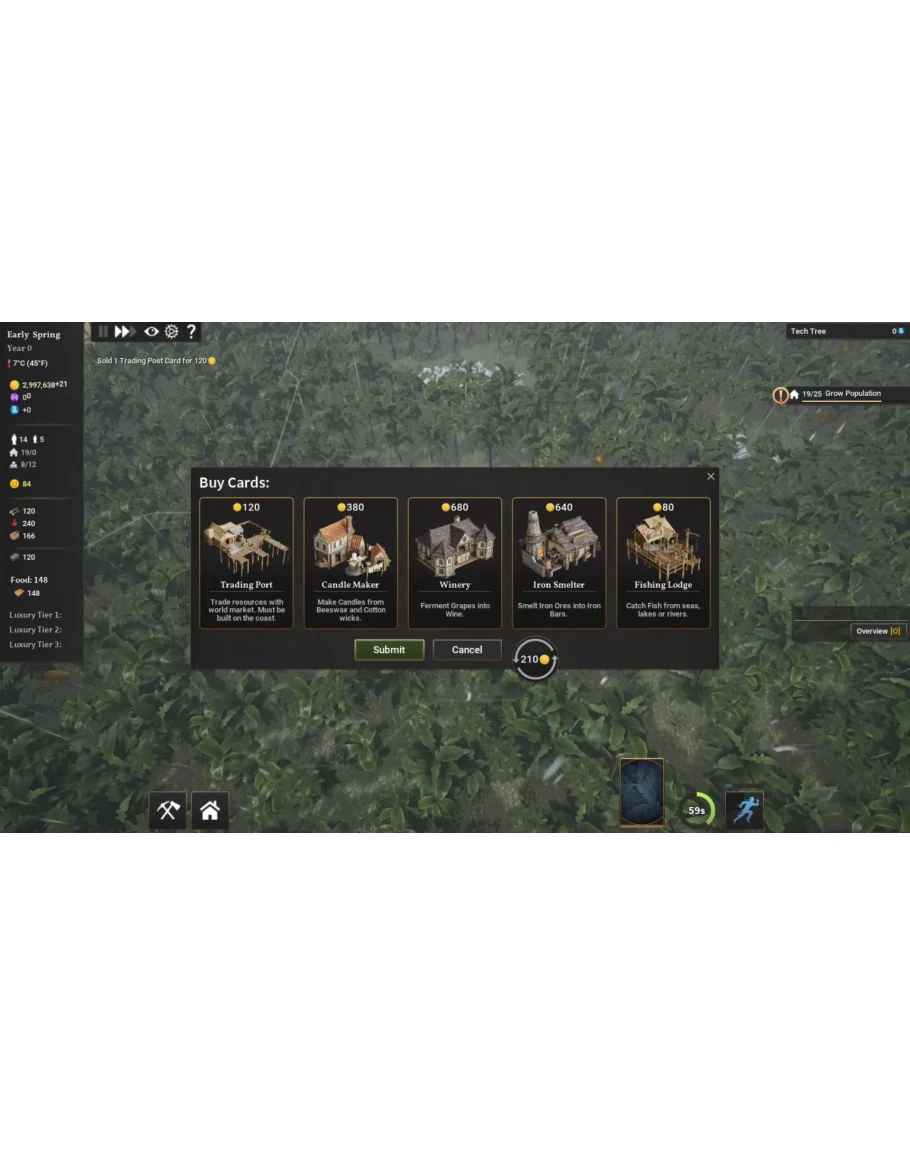The height and width of the screenshot is (1155, 910).
Task: Click the house icon button
Action: click(x=210, y=811)
